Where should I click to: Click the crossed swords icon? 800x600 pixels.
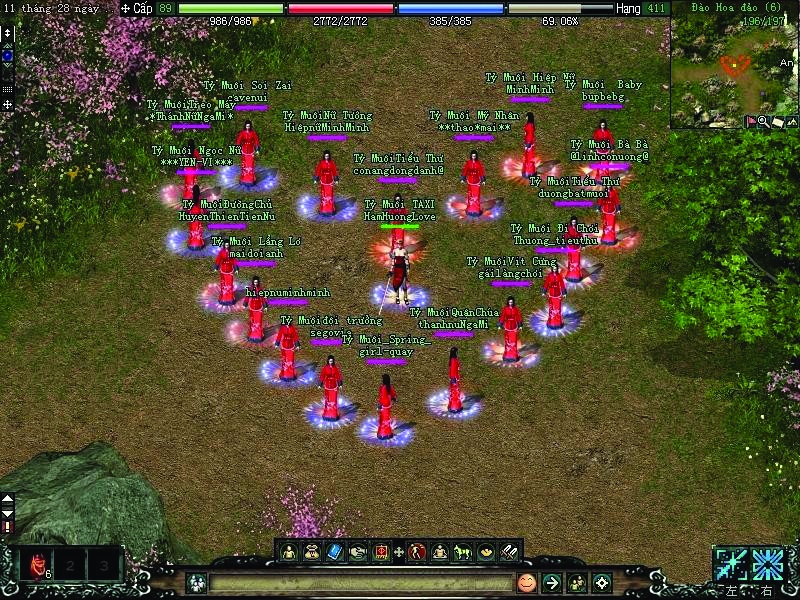pos(509,551)
